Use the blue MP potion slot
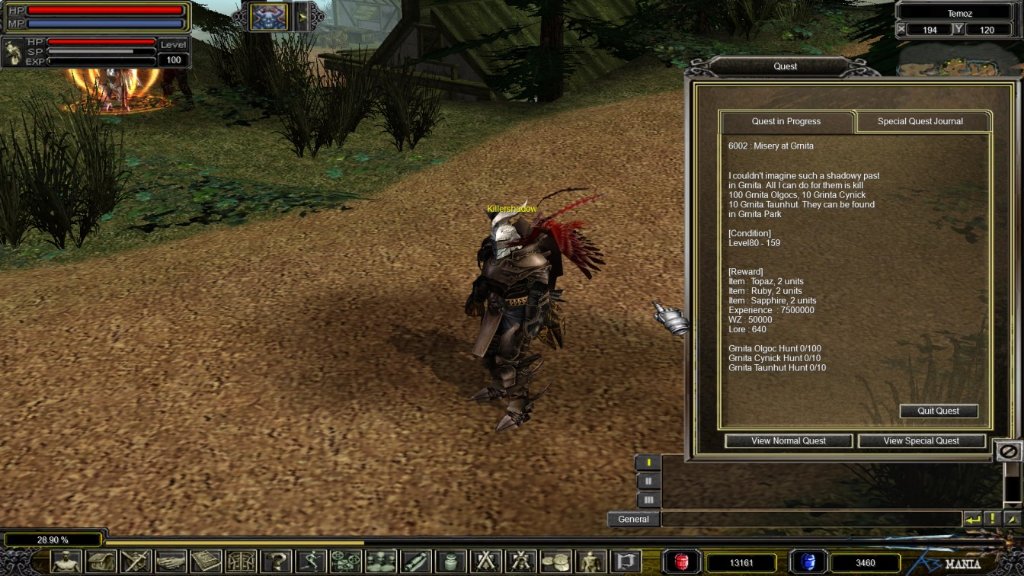The image size is (1024, 576). [806, 562]
